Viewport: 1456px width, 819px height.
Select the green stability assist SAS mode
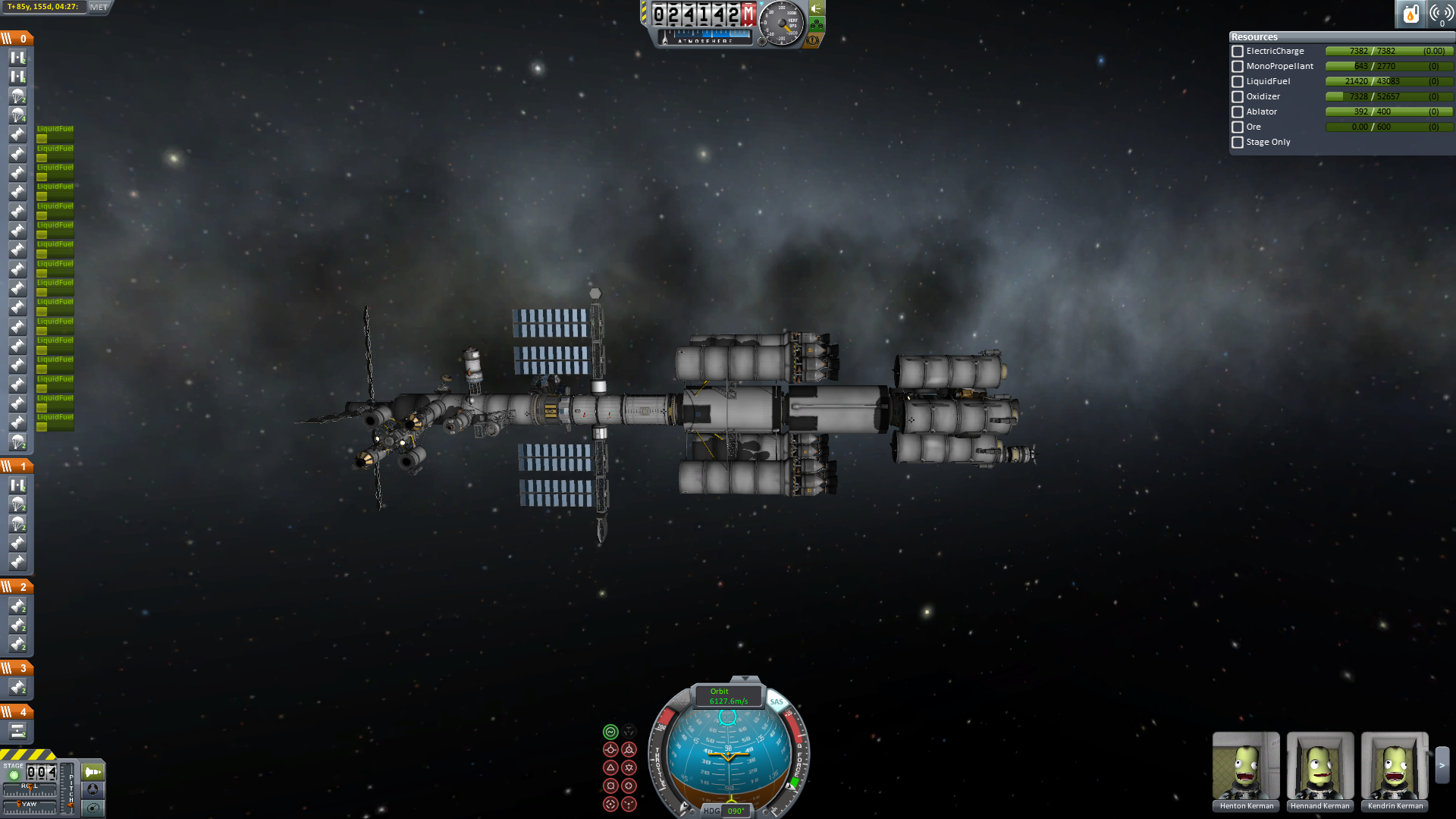(x=610, y=732)
